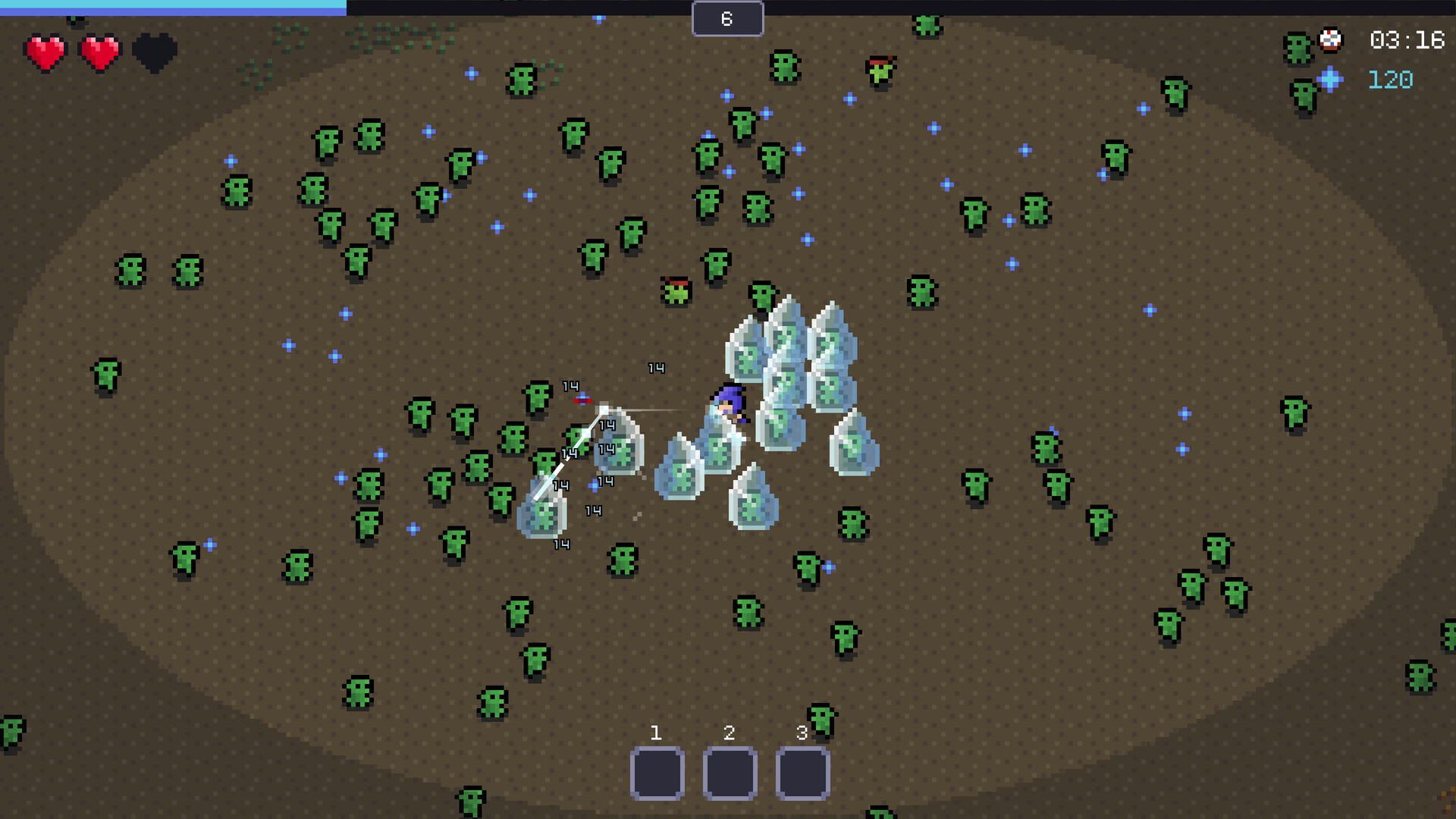Click the cyan 120 crystal count text

coord(1392,79)
